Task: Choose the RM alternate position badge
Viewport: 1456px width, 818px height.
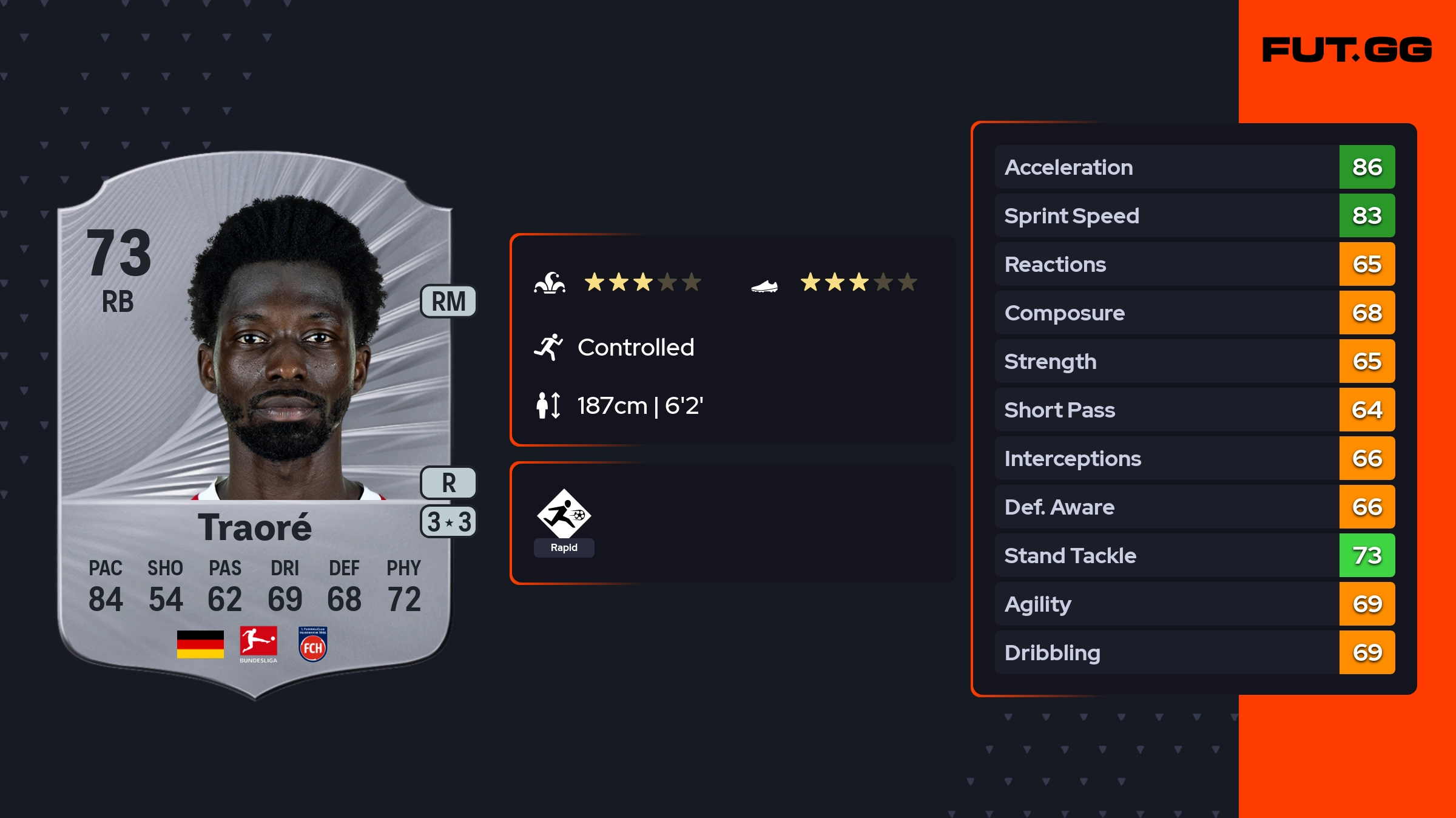Action: coord(448,302)
